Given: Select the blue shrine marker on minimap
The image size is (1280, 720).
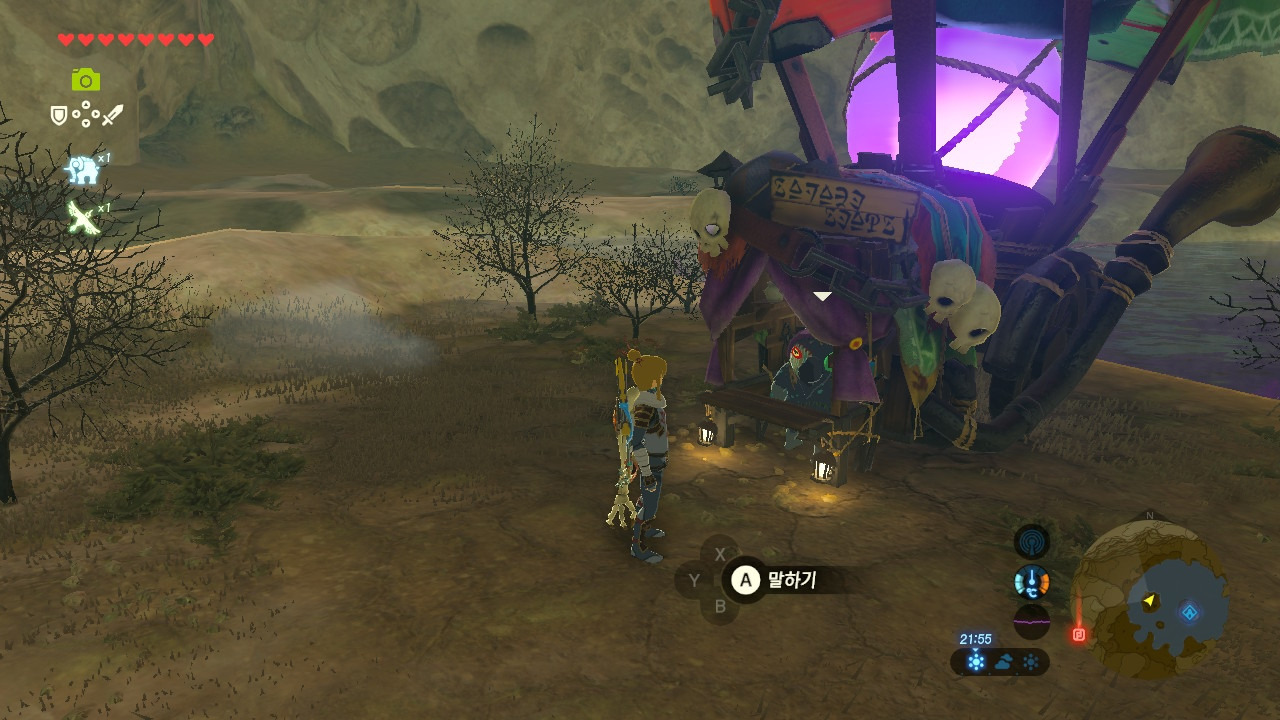Looking at the screenshot, I should [x=1188, y=612].
